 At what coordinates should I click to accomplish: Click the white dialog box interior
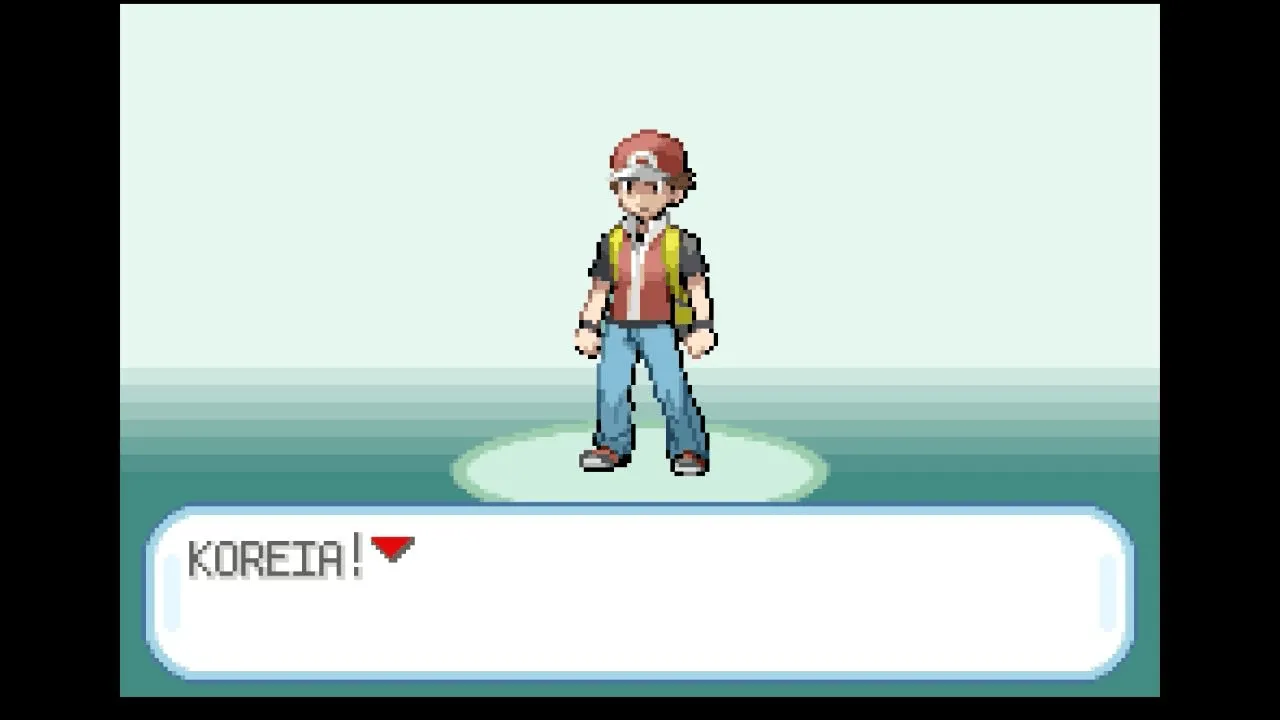click(x=700, y=610)
